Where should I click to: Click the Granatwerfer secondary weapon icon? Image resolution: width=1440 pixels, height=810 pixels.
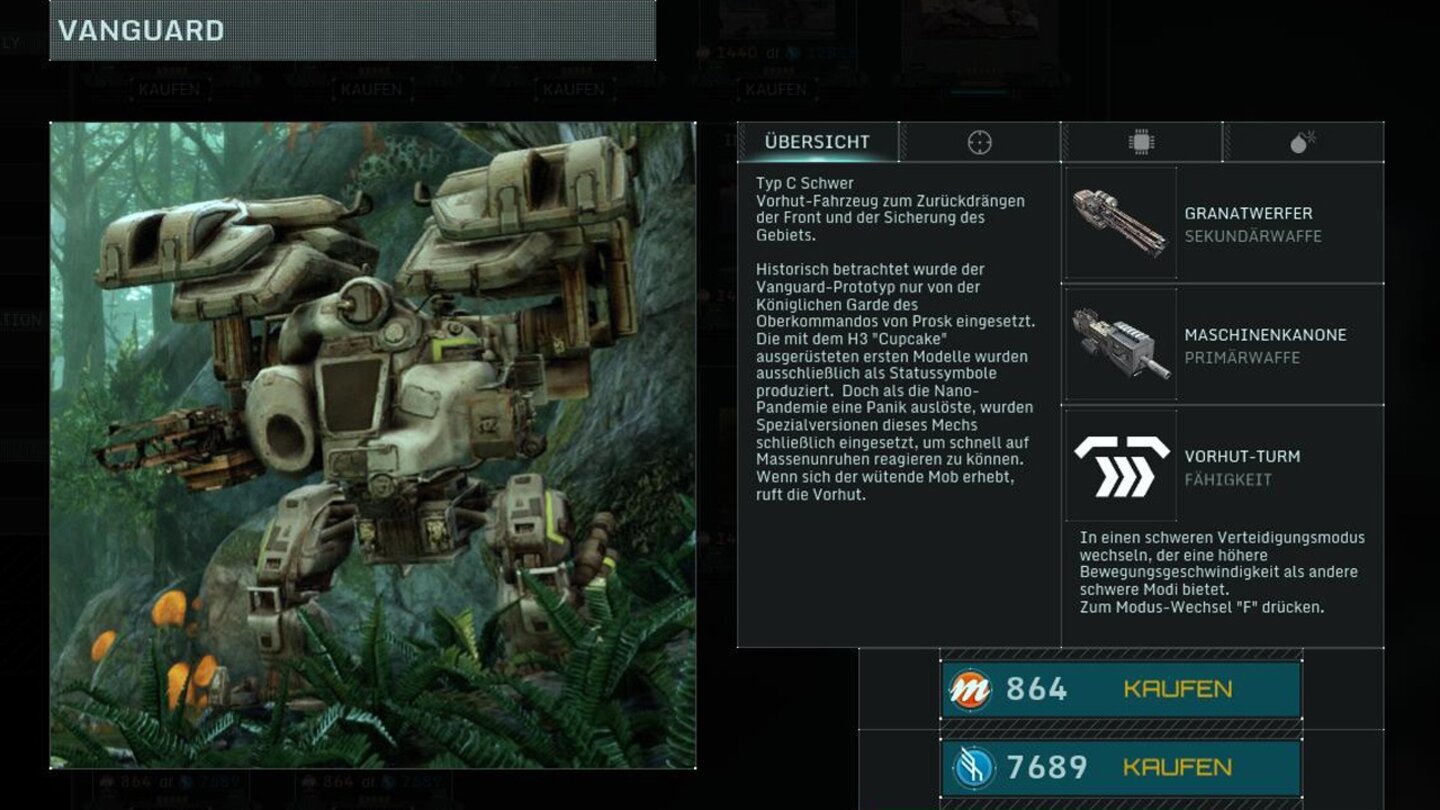(x=1120, y=220)
